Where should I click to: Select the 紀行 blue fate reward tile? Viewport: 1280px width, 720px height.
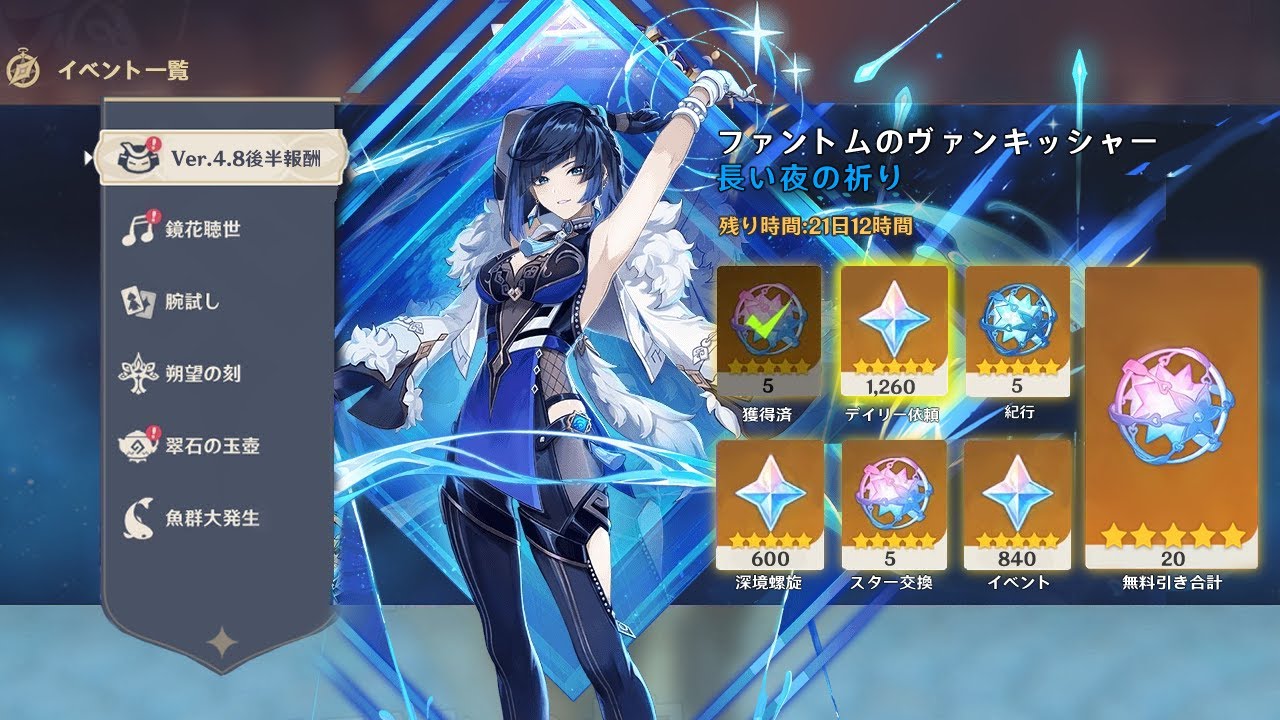coord(1018,332)
